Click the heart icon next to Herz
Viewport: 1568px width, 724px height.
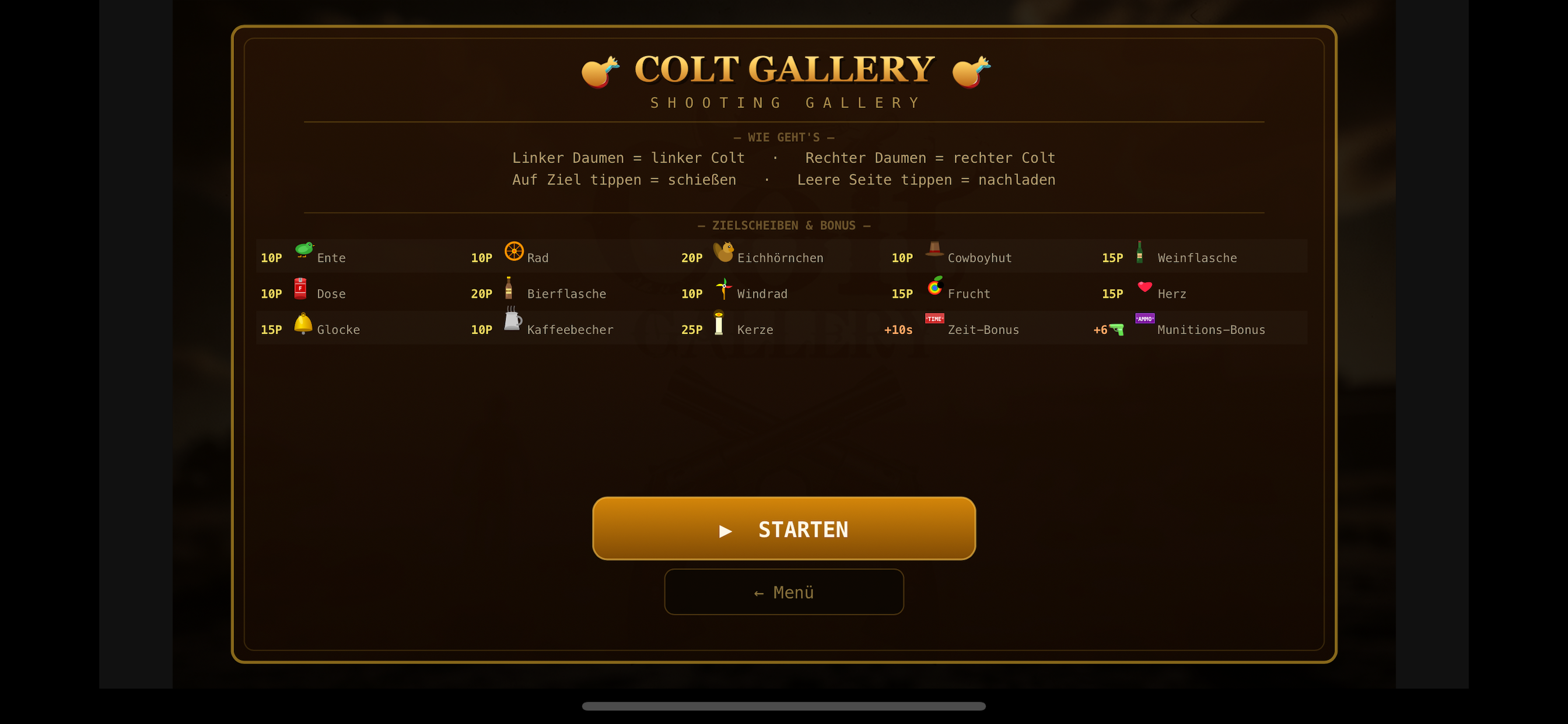pos(1145,287)
